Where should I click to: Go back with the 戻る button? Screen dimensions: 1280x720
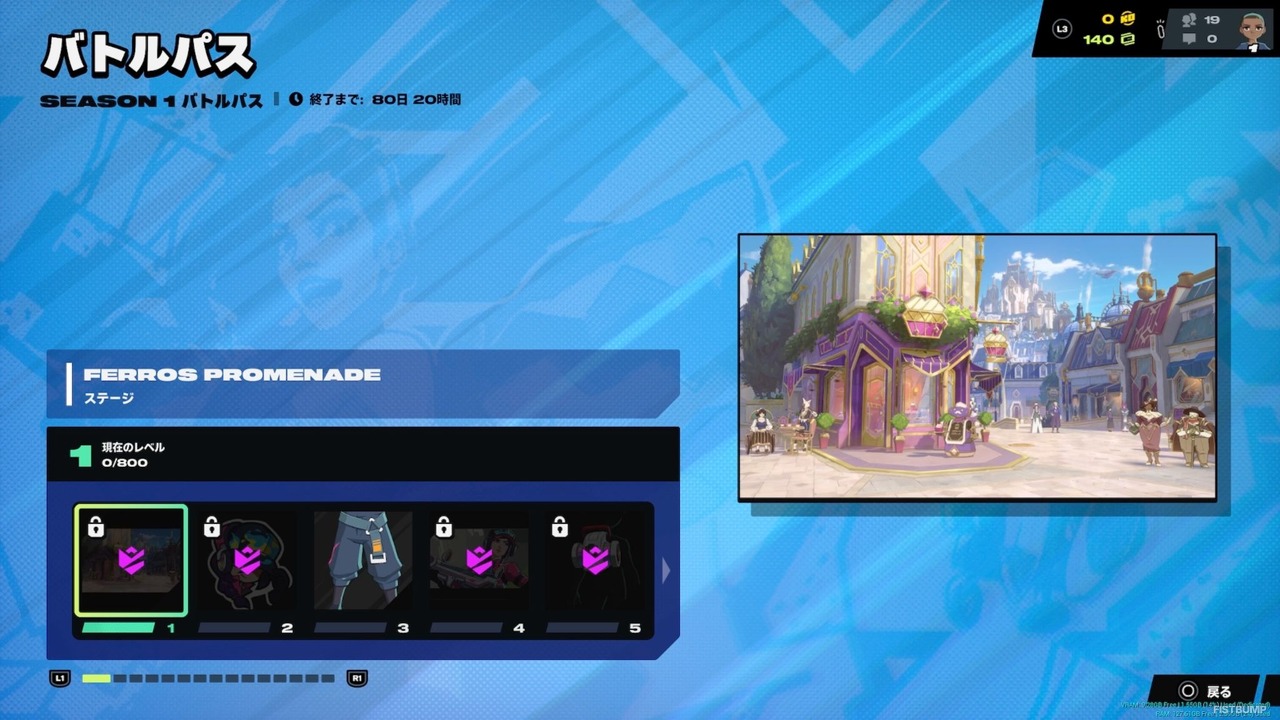coord(1206,691)
